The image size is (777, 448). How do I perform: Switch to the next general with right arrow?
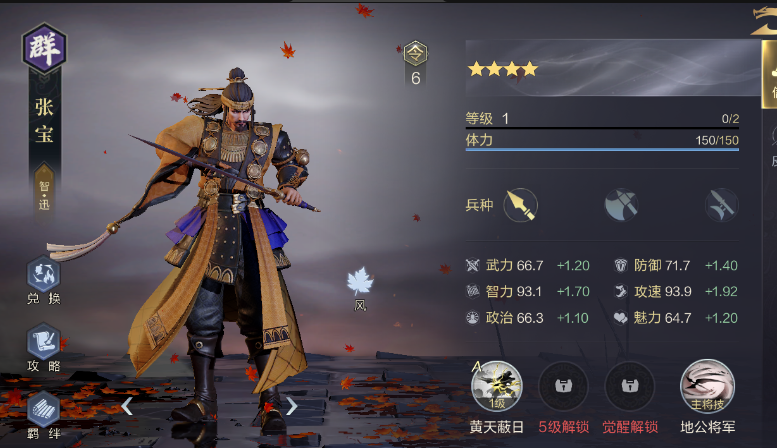(x=291, y=405)
